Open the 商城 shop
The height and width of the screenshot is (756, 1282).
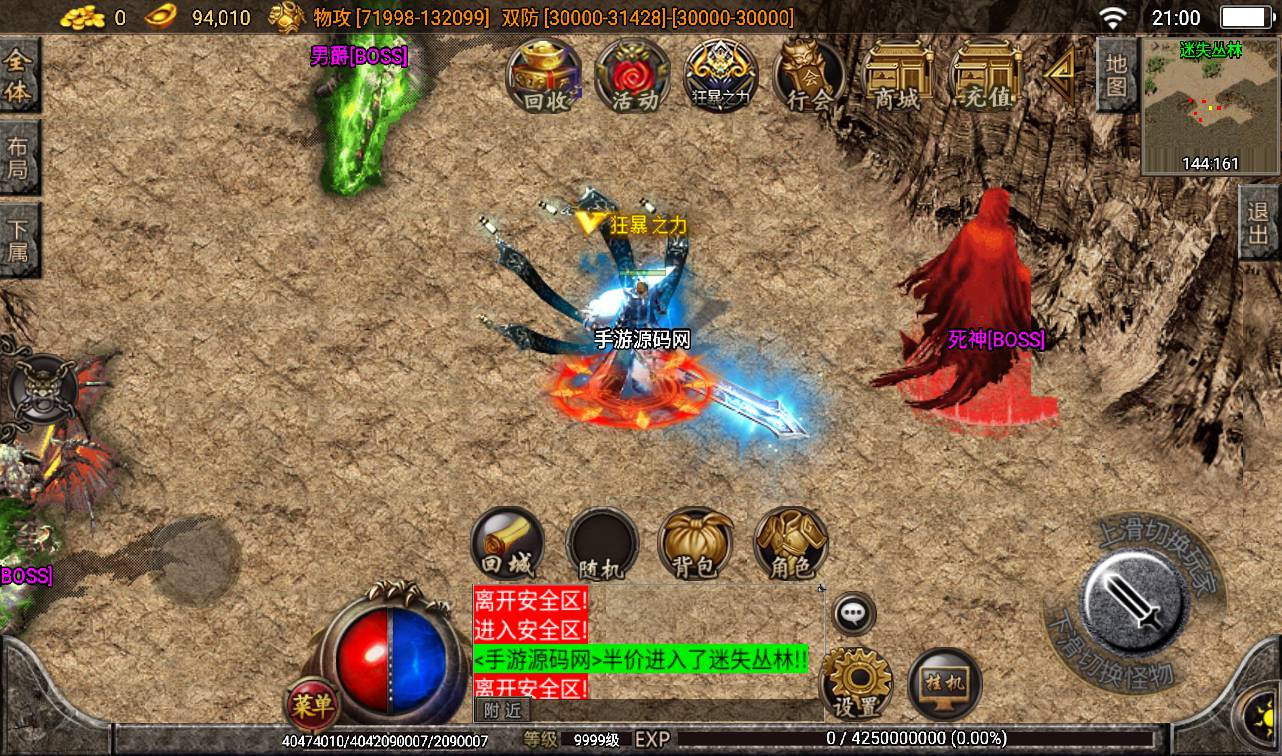point(896,77)
